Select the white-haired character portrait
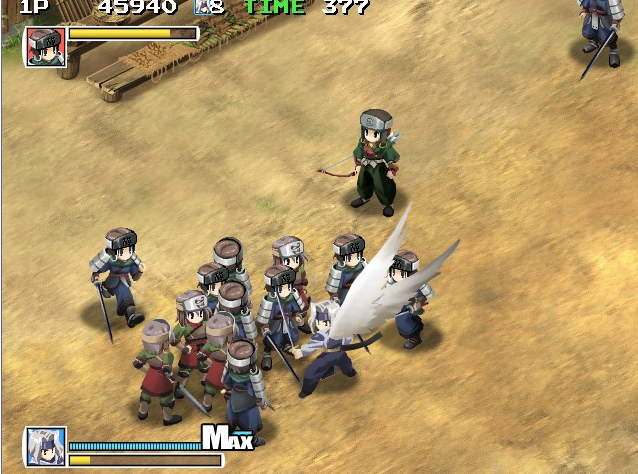This screenshot has height=474, width=638. [x=46, y=446]
